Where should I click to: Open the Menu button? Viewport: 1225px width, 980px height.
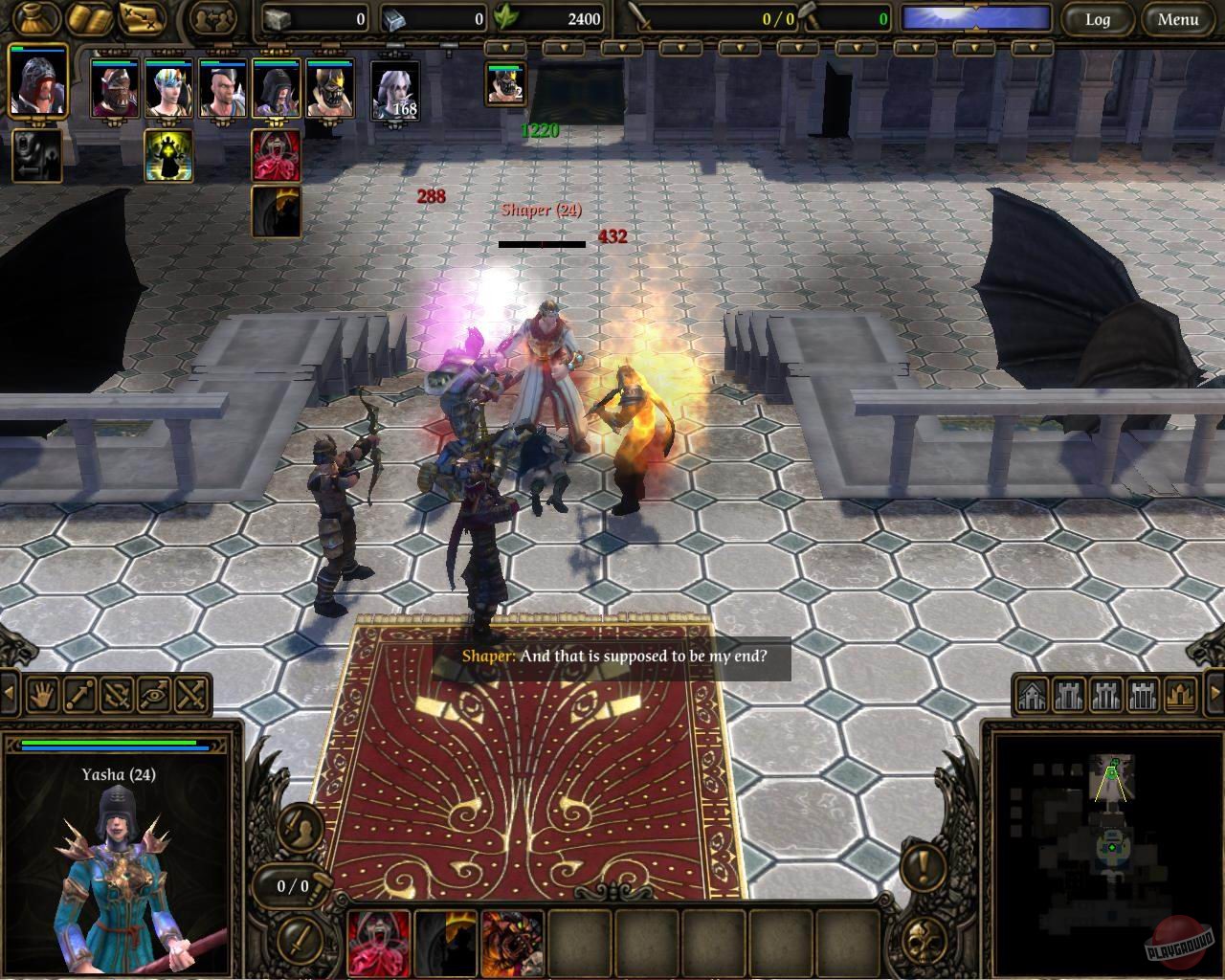click(1177, 19)
